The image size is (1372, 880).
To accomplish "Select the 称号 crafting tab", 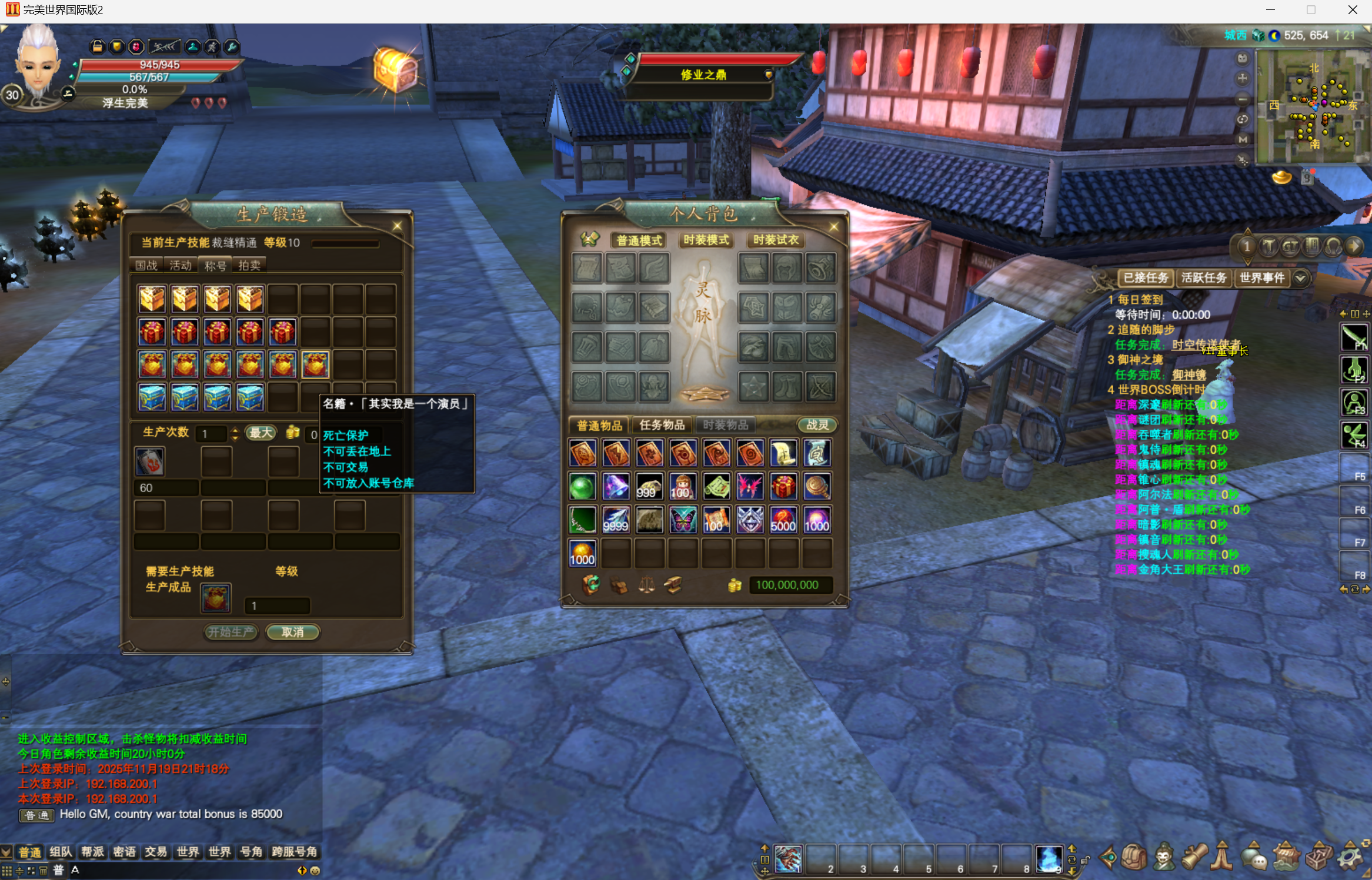I will point(215,266).
